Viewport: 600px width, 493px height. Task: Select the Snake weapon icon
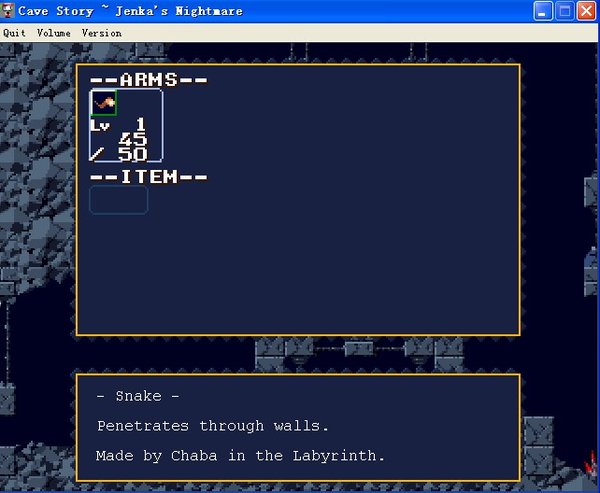104,103
